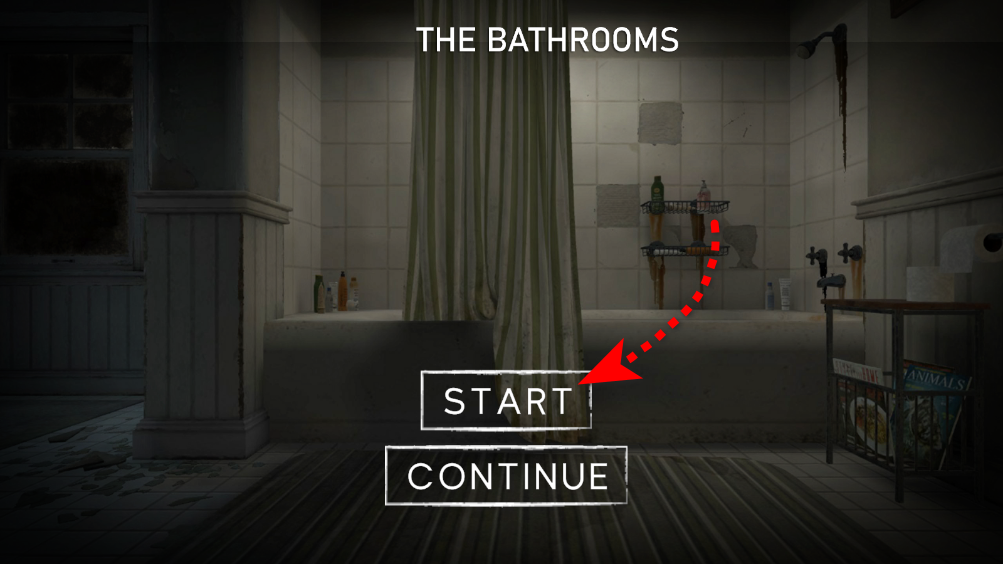Click the START button
The width and height of the screenshot is (1003, 564).
[x=506, y=400]
